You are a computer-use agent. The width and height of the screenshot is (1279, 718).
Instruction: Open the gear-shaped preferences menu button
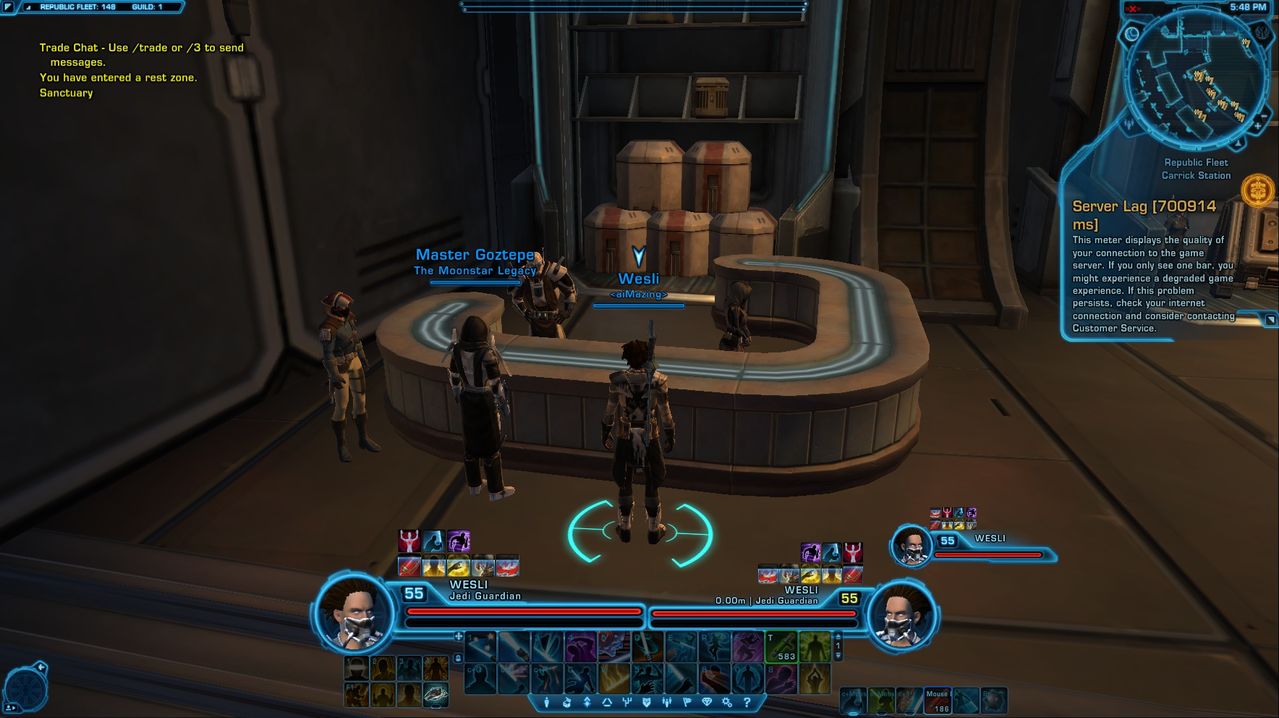click(727, 703)
